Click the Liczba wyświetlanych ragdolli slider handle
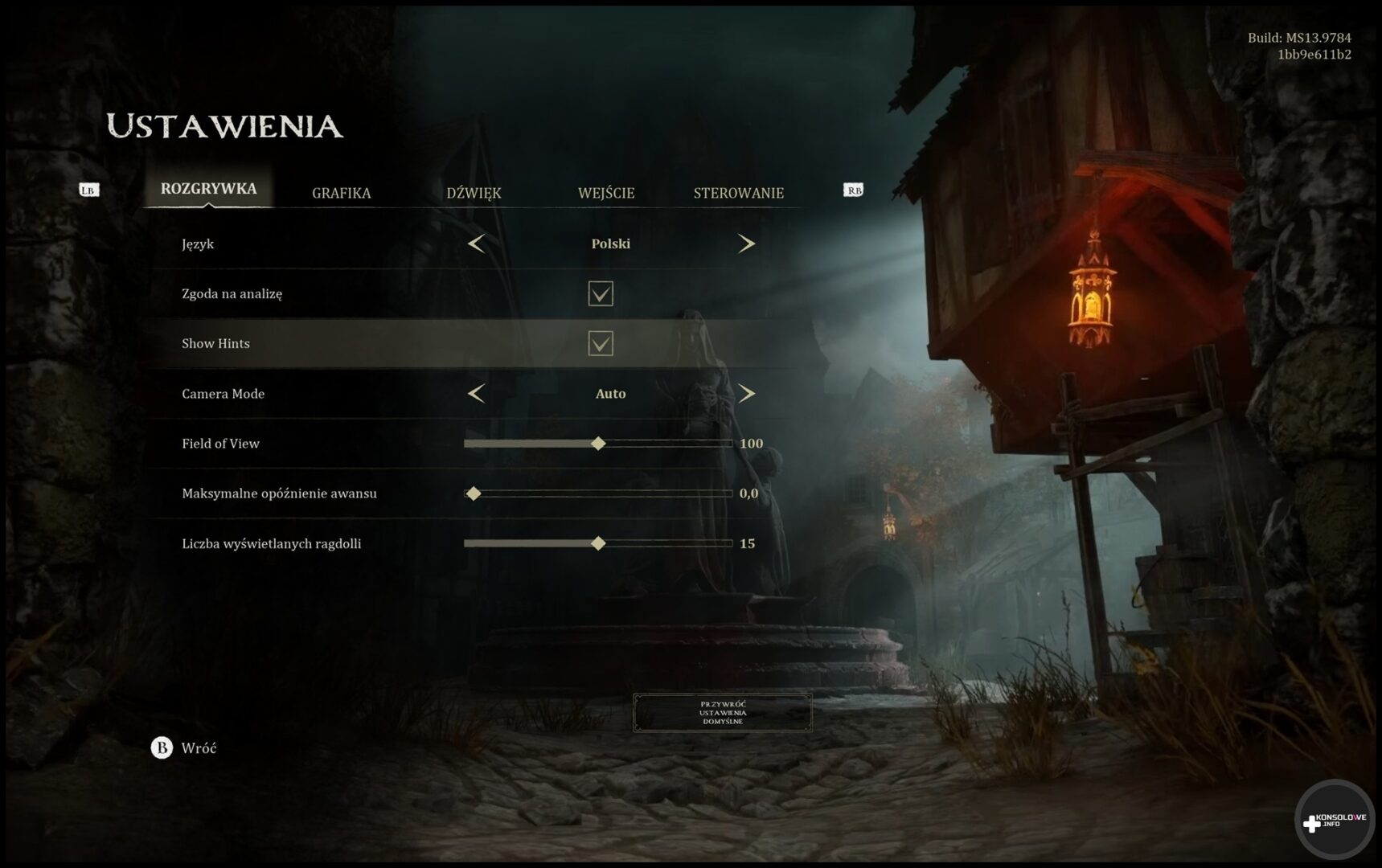 tap(598, 543)
